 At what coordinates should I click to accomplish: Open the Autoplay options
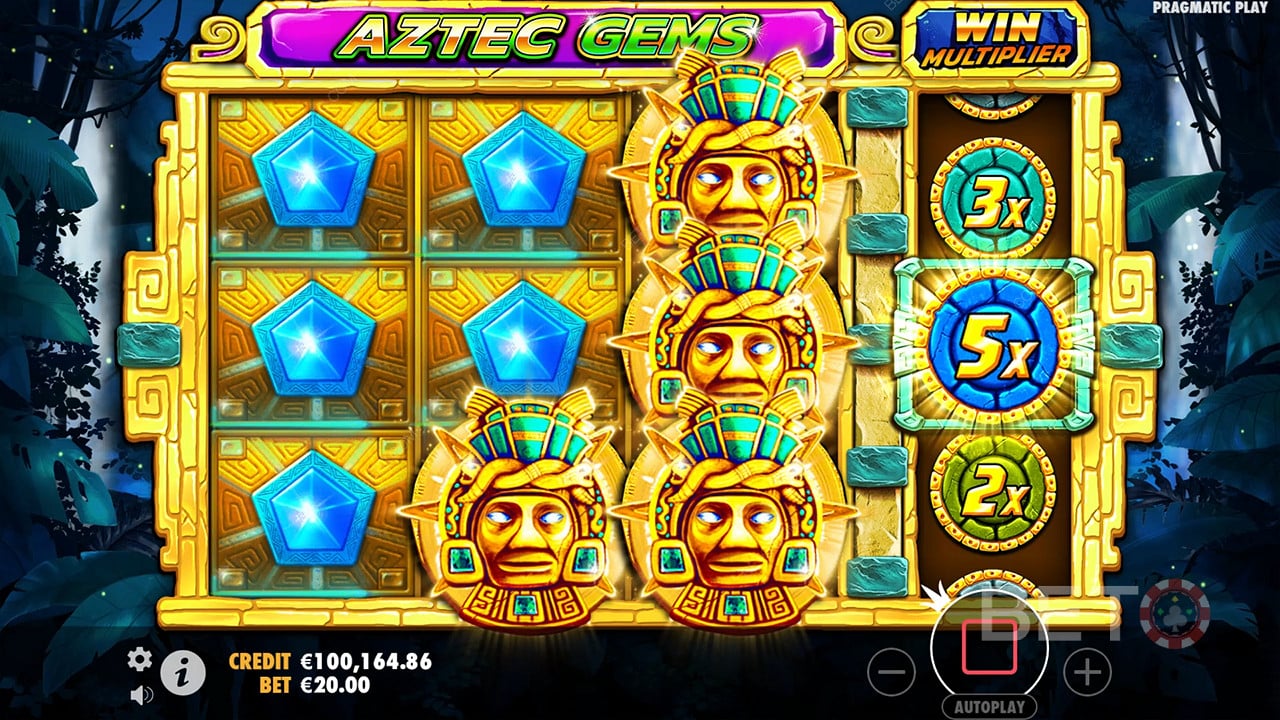tap(989, 707)
